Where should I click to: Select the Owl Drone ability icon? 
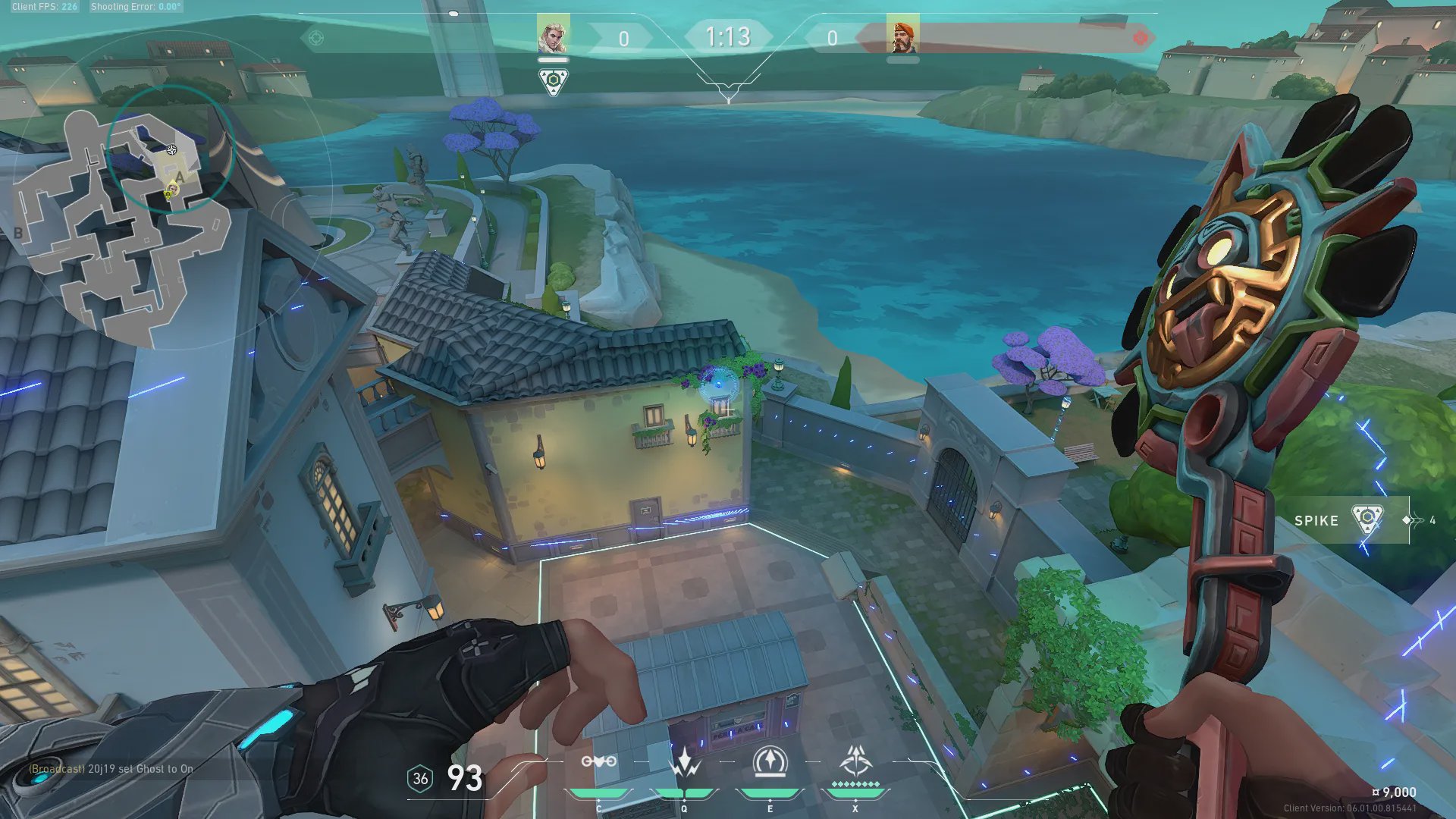pyautogui.click(x=598, y=762)
